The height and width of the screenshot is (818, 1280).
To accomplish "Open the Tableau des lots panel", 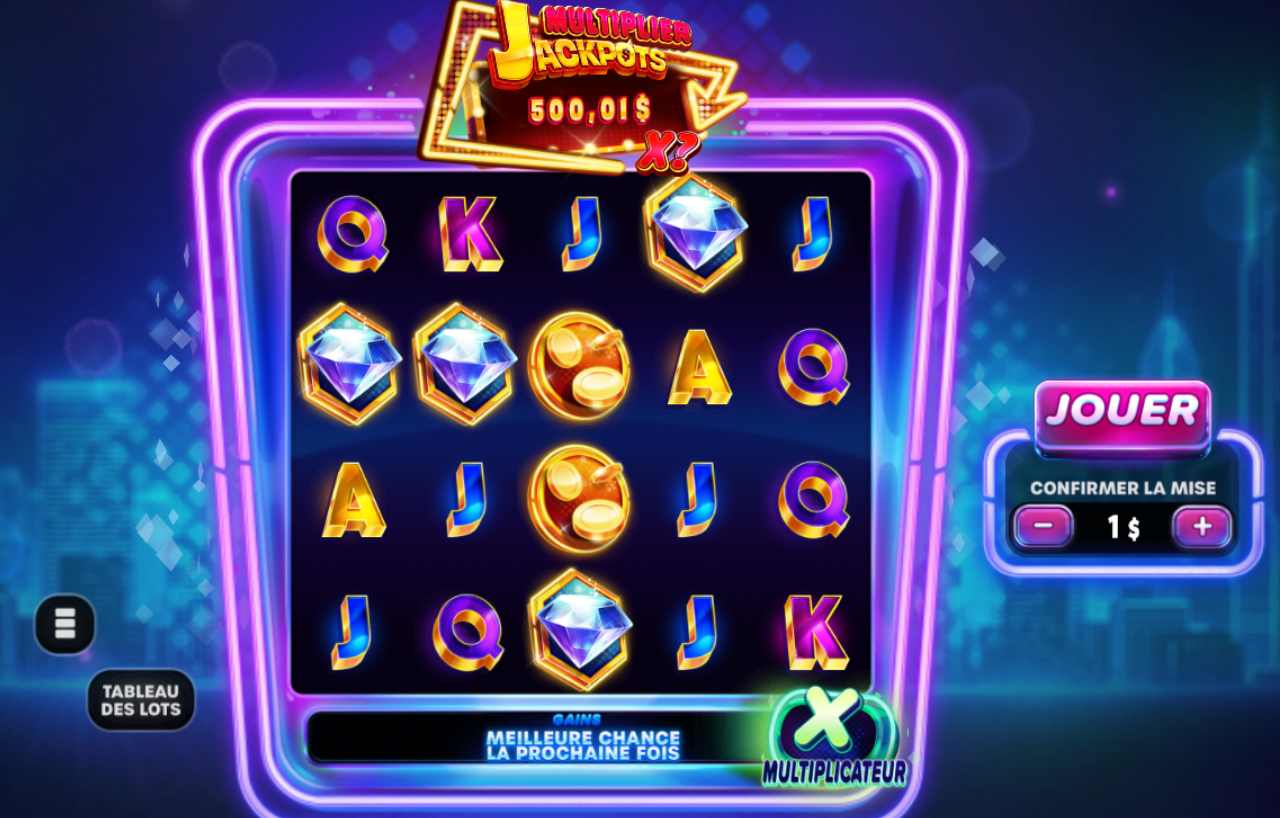I will 142,697.
